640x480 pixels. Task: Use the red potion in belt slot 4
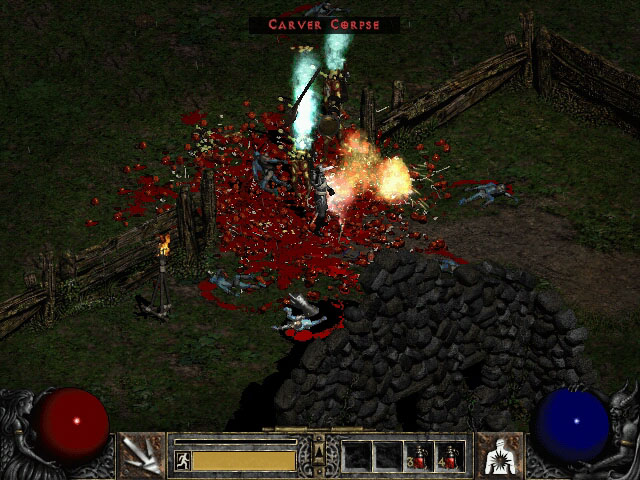click(451, 456)
